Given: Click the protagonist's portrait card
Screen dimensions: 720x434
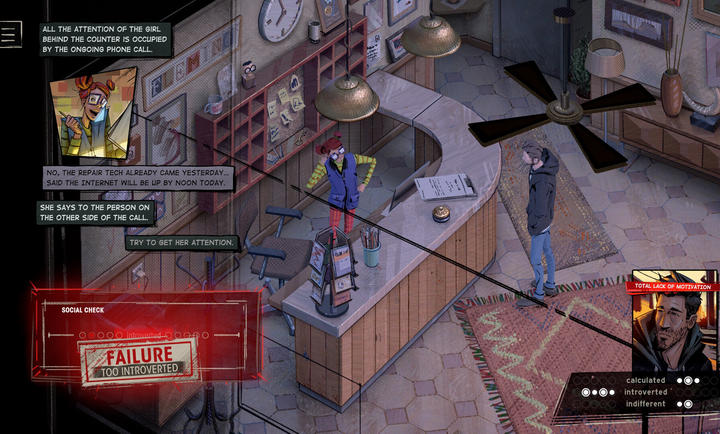Looking at the screenshot, I should [x=671, y=322].
